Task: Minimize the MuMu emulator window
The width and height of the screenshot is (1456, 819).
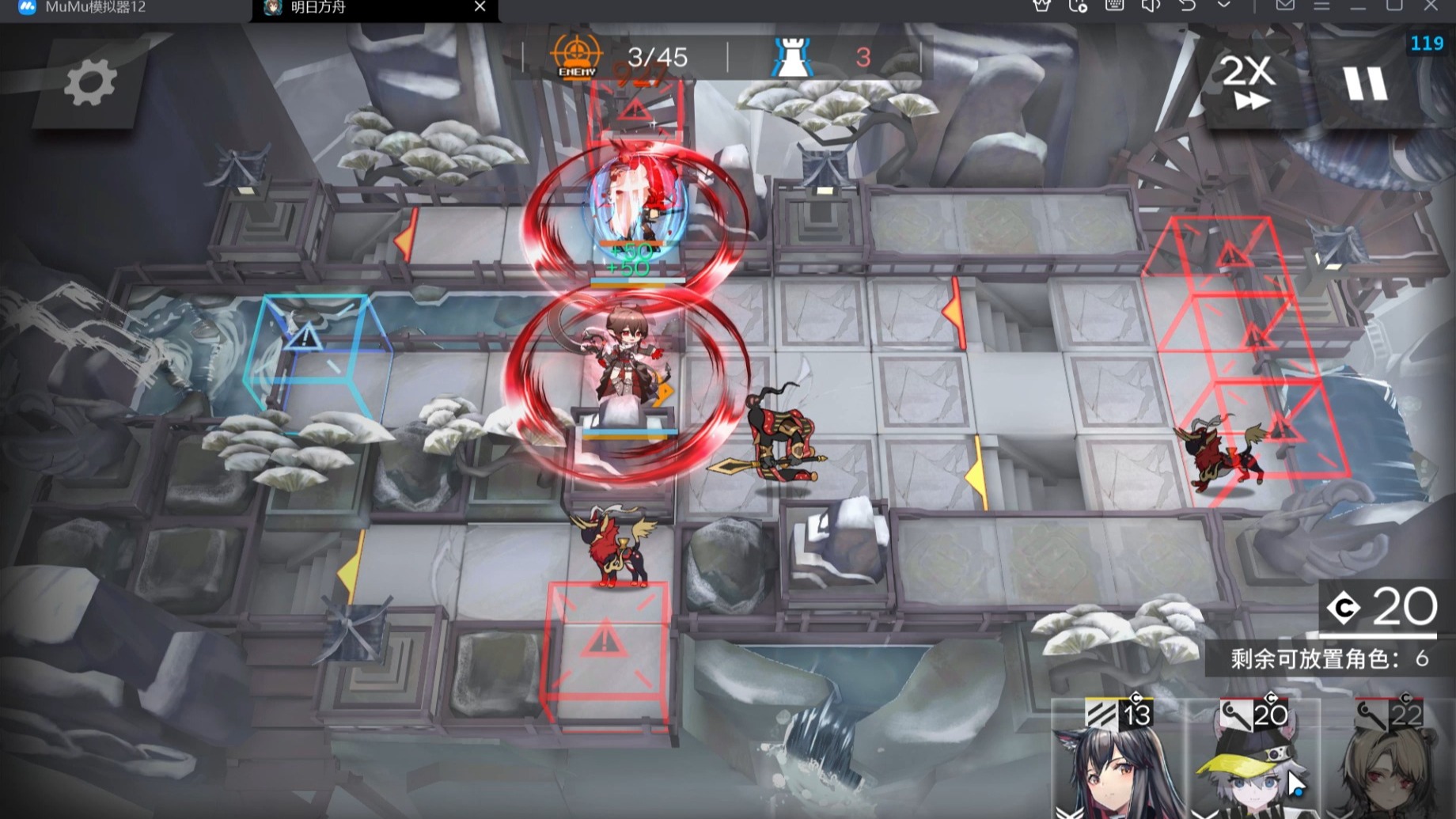Action: (1358, 6)
